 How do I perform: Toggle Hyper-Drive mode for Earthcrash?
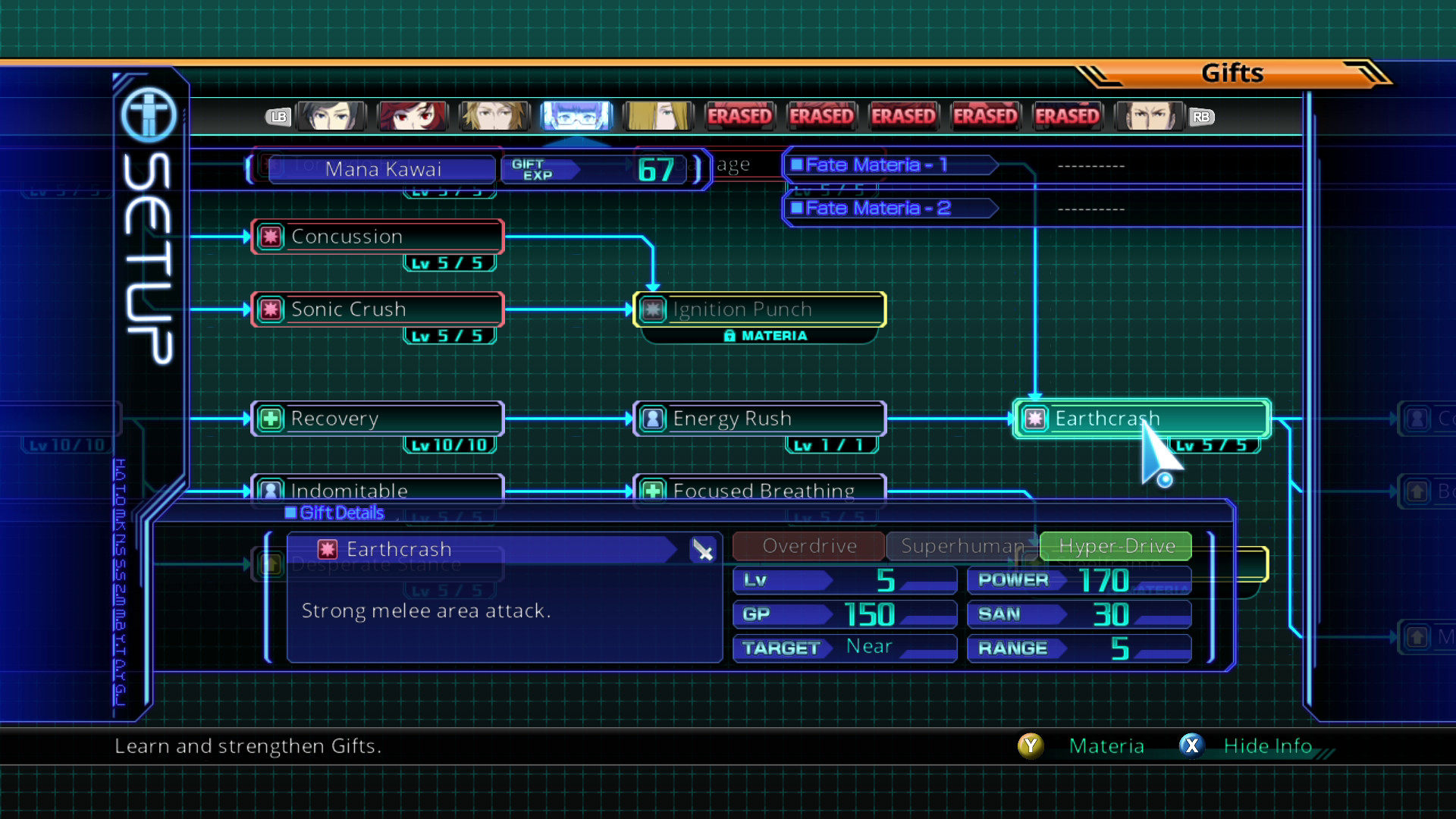[x=1115, y=546]
